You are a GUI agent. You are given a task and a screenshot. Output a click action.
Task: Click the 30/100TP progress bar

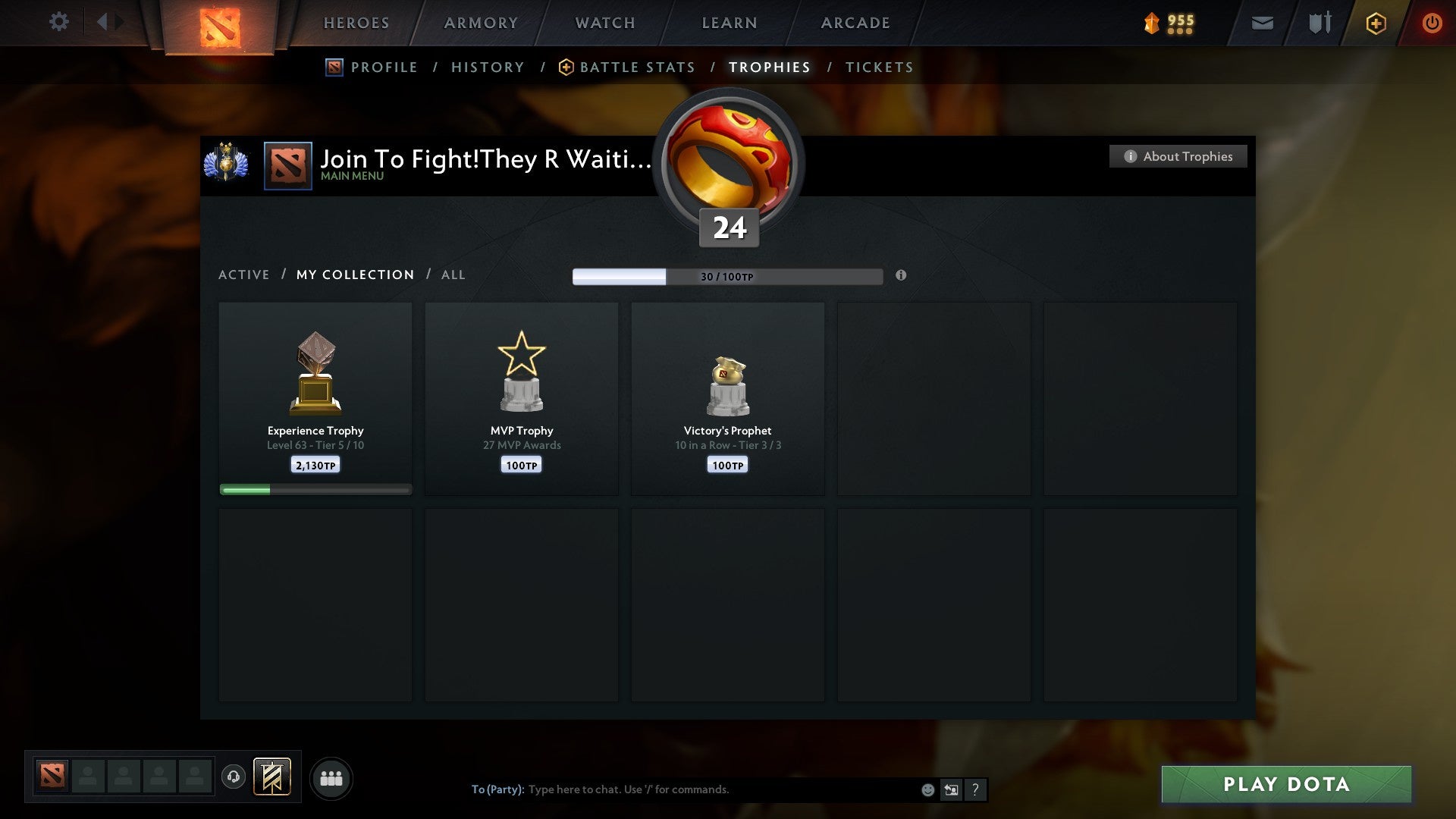click(728, 277)
